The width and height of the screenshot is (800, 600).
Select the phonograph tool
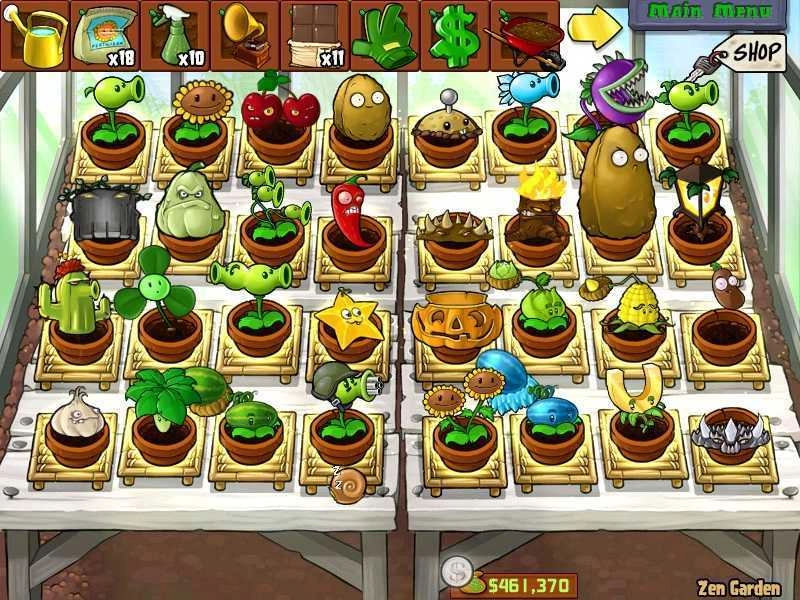pos(245,35)
